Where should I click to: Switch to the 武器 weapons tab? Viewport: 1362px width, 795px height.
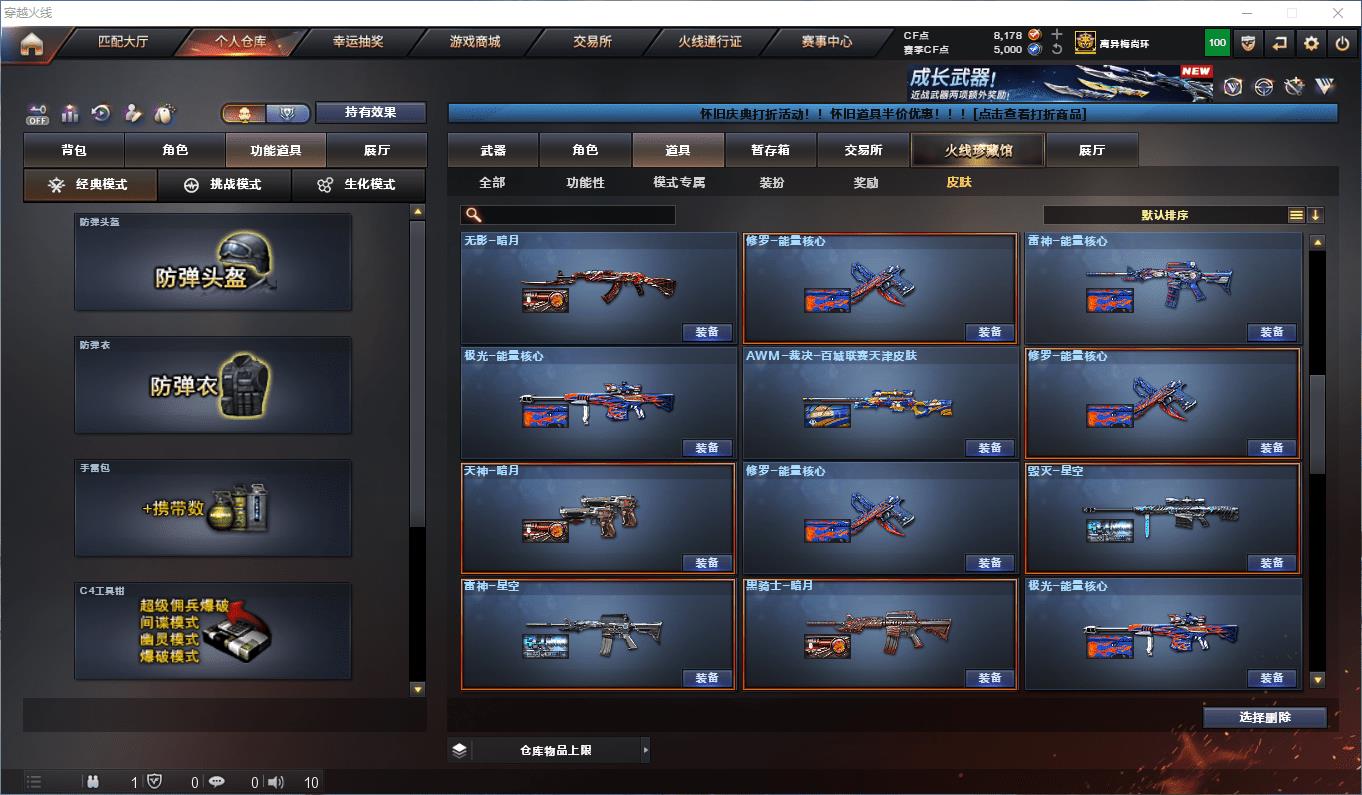pos(493,150)
